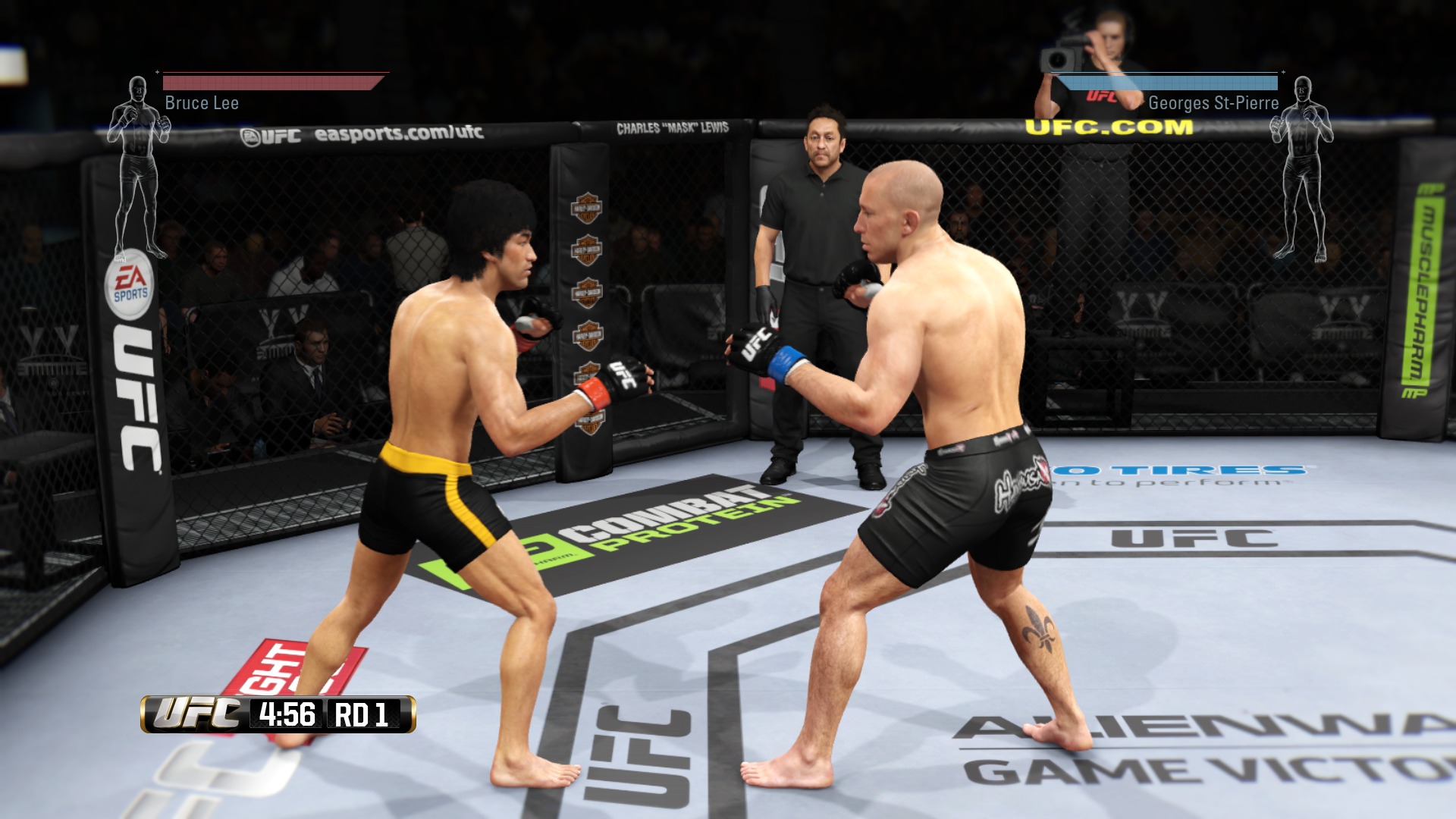This screenshot has height=819, width=1456.
Task: Select the Georges St-Pierre name label
Action: click(1212, 102)
